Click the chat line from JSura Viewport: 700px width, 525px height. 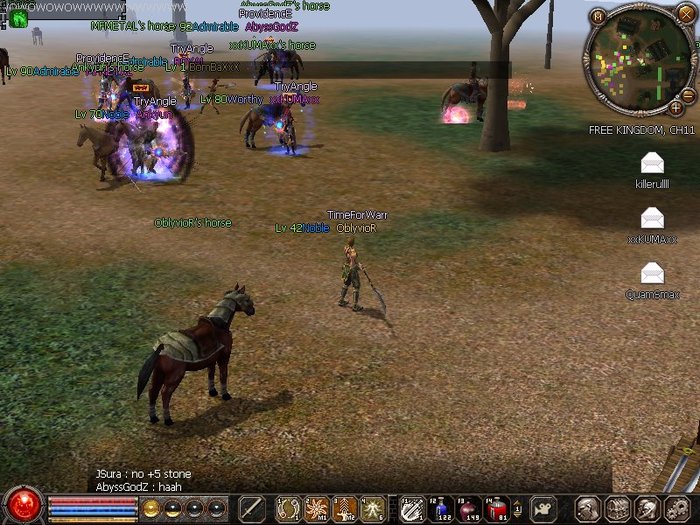[x=143, y=473]
